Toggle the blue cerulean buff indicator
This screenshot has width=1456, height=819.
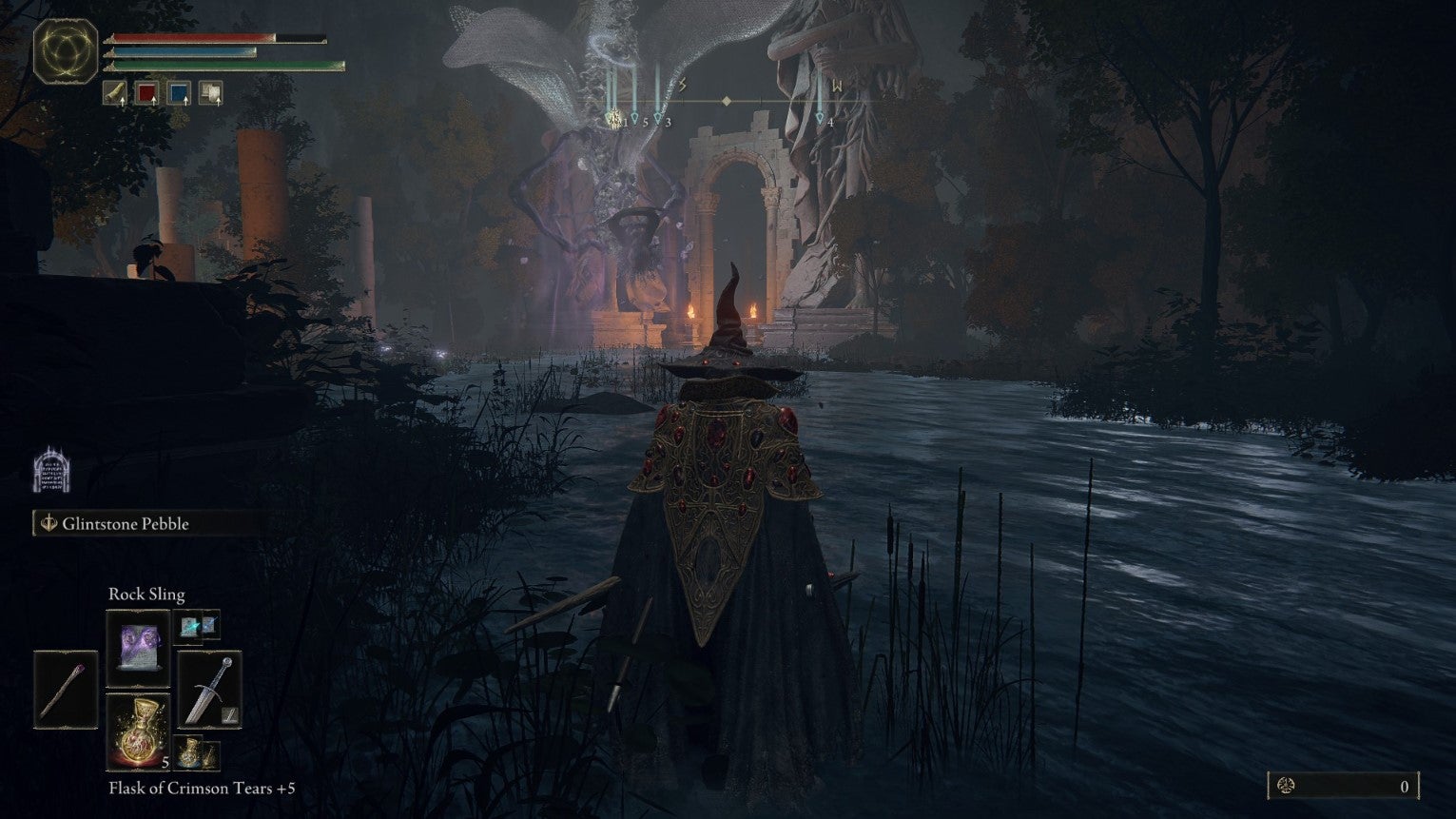click(179, 92)
